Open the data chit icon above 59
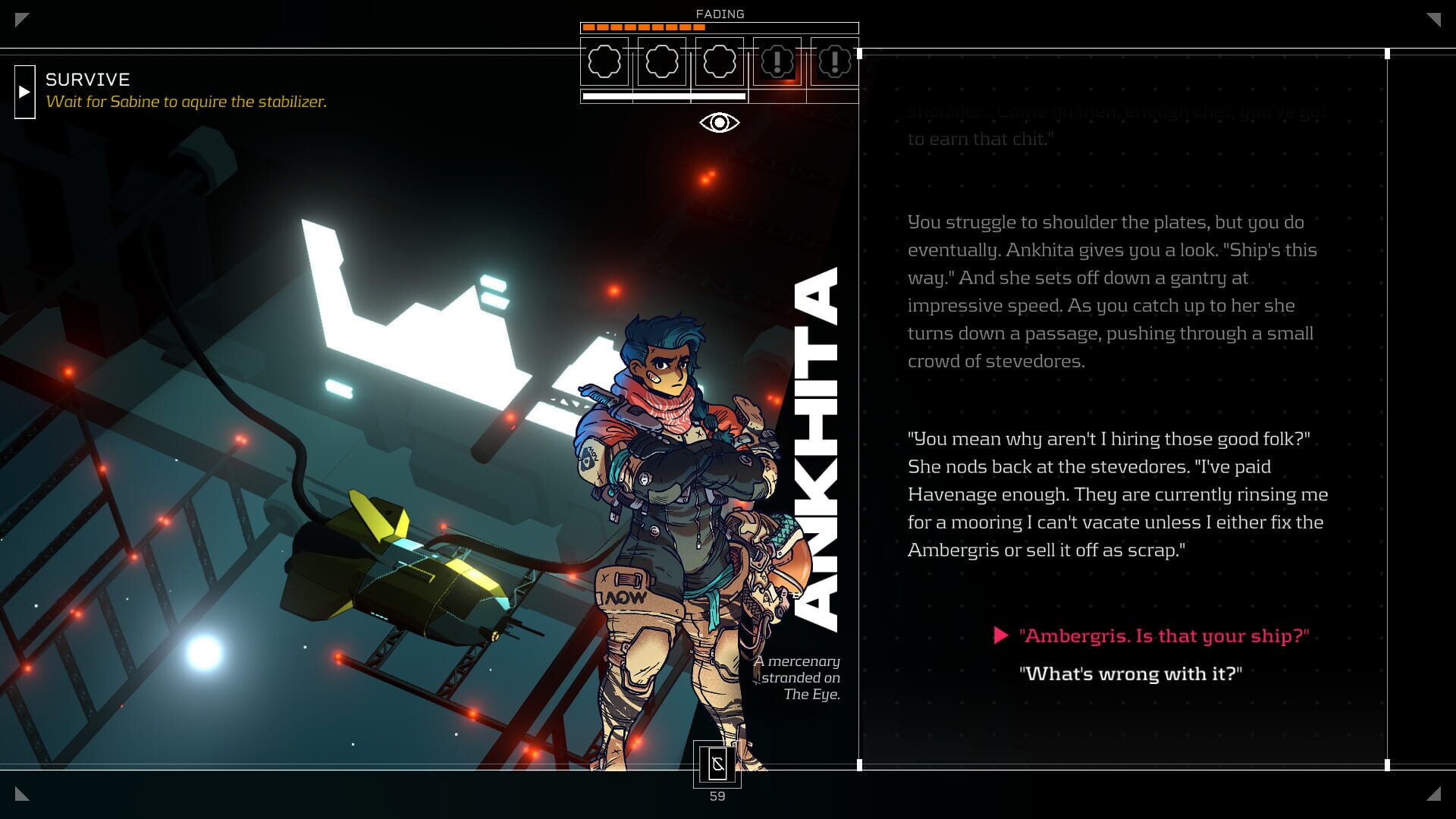1456x819 pixels. [x=717, y=764]
